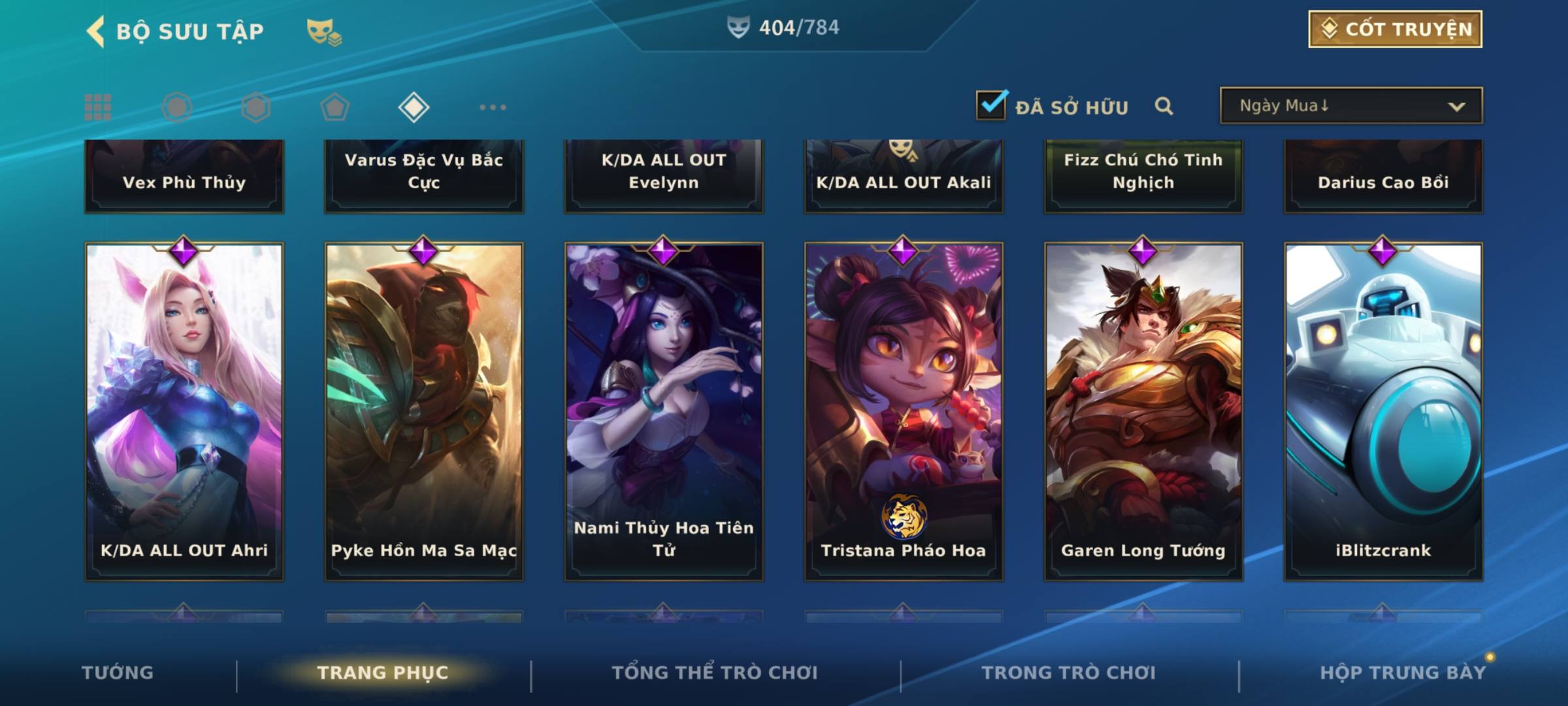This screenshot has height=706, width=1568.
Task: Select the Garen Long Tướng skin
Action: [1143, 412]
